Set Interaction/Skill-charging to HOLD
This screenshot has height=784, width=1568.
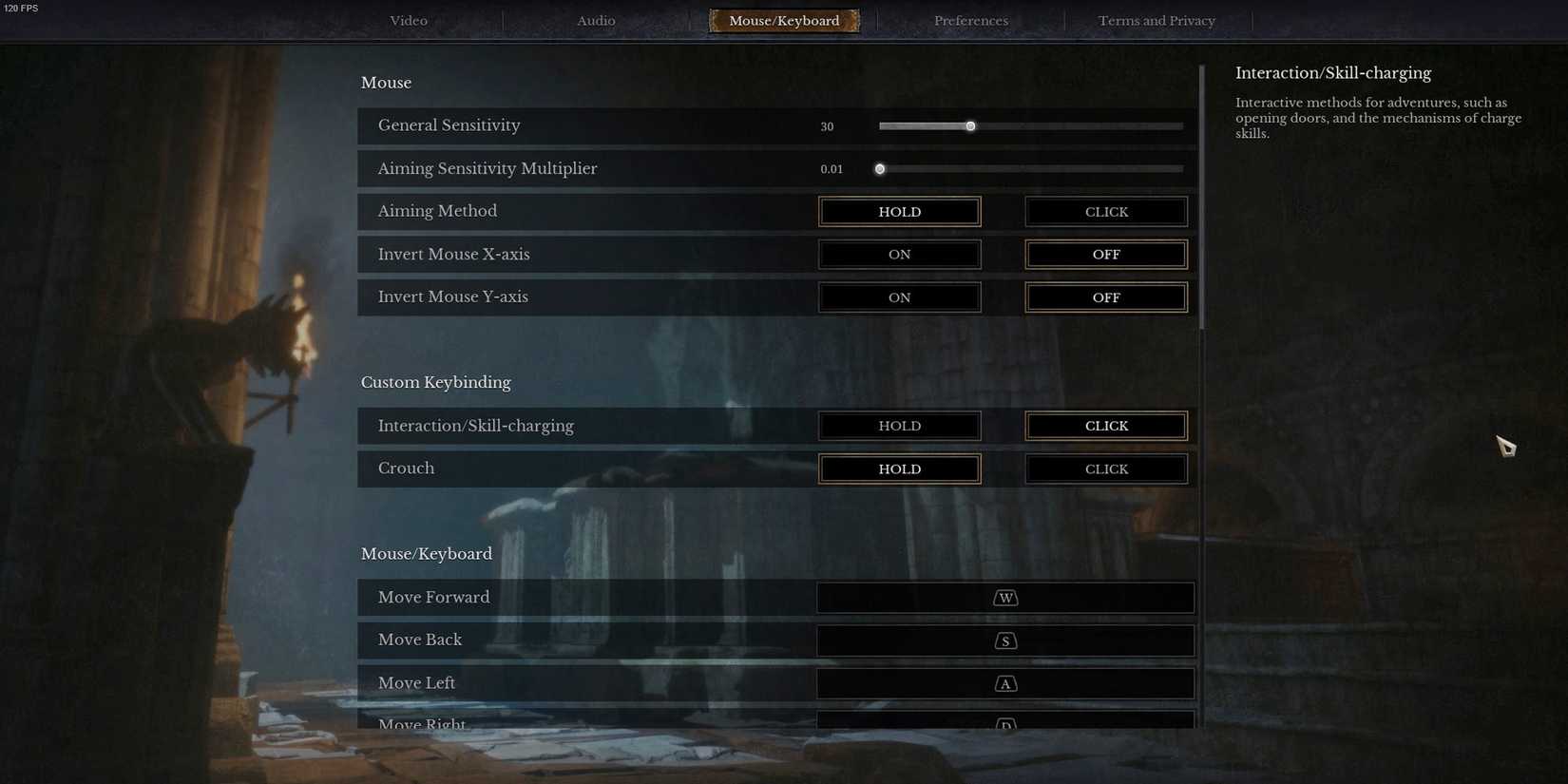pos(898,425)
